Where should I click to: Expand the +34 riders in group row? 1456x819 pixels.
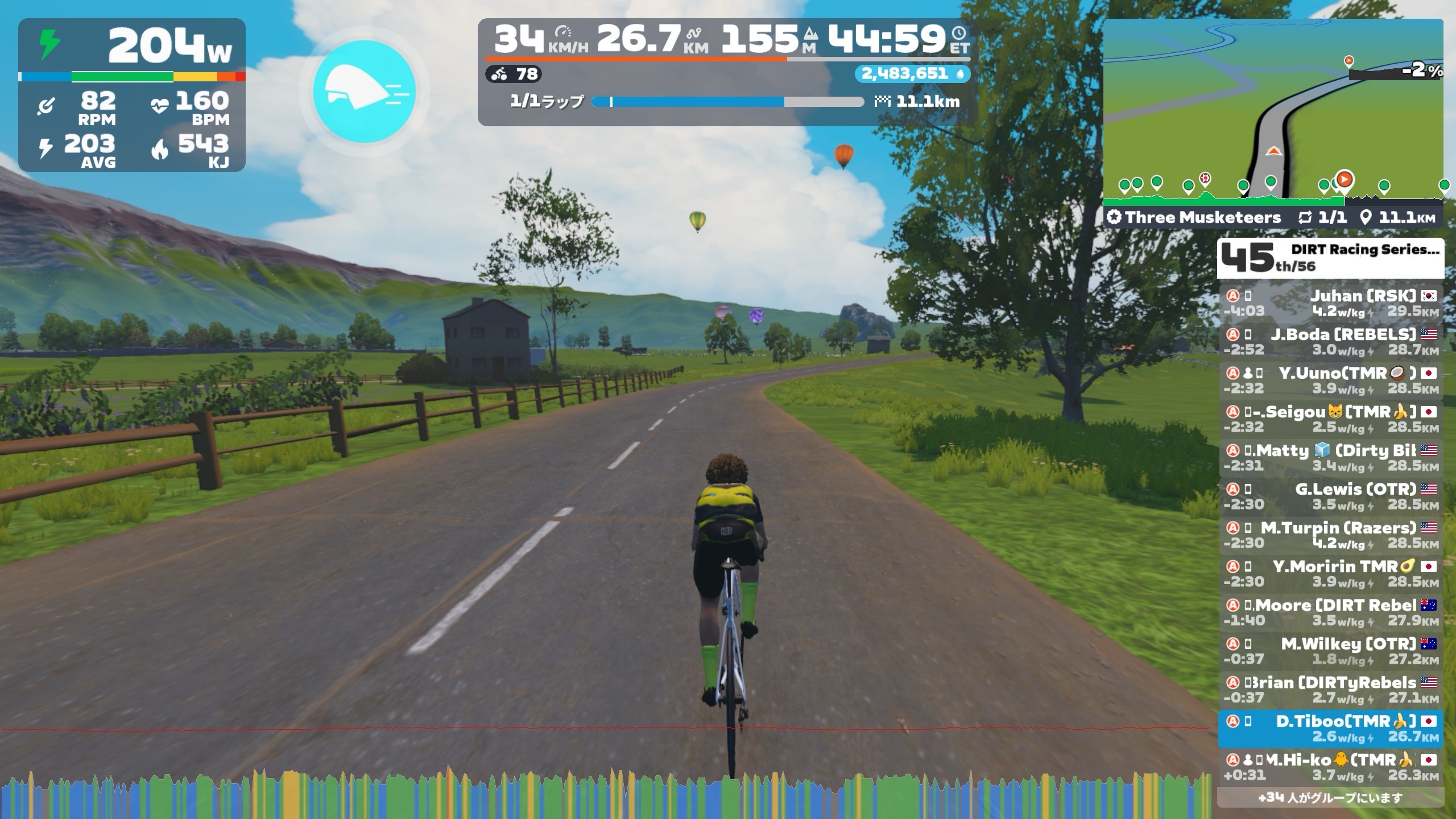point(1330,797)
